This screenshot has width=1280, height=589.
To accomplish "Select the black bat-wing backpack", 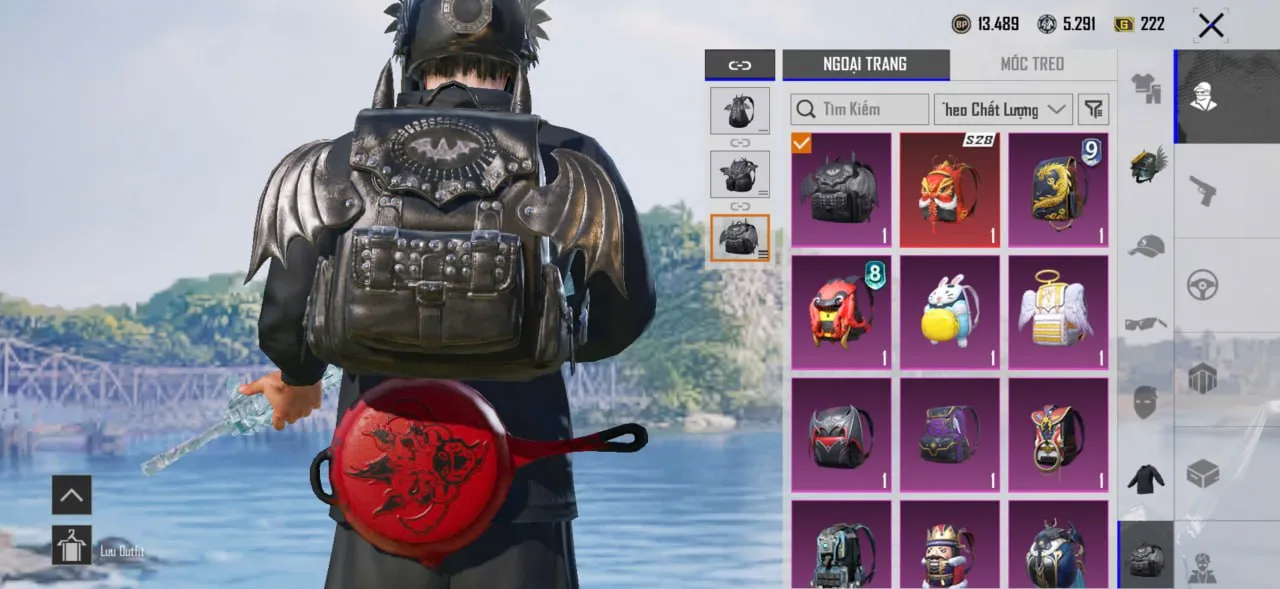I will [841, 190].
